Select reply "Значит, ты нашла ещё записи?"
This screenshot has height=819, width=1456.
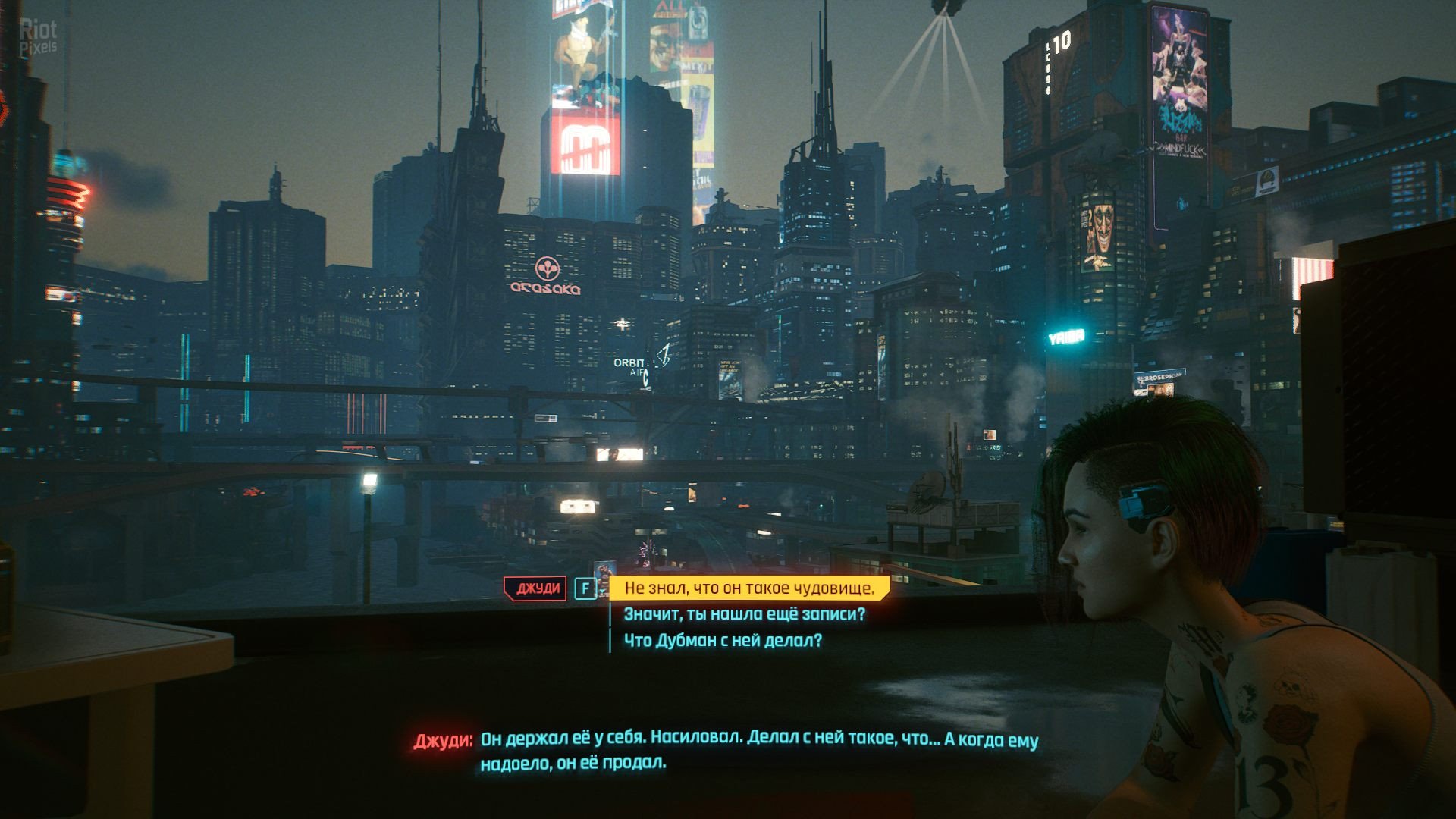click(744, 614)
